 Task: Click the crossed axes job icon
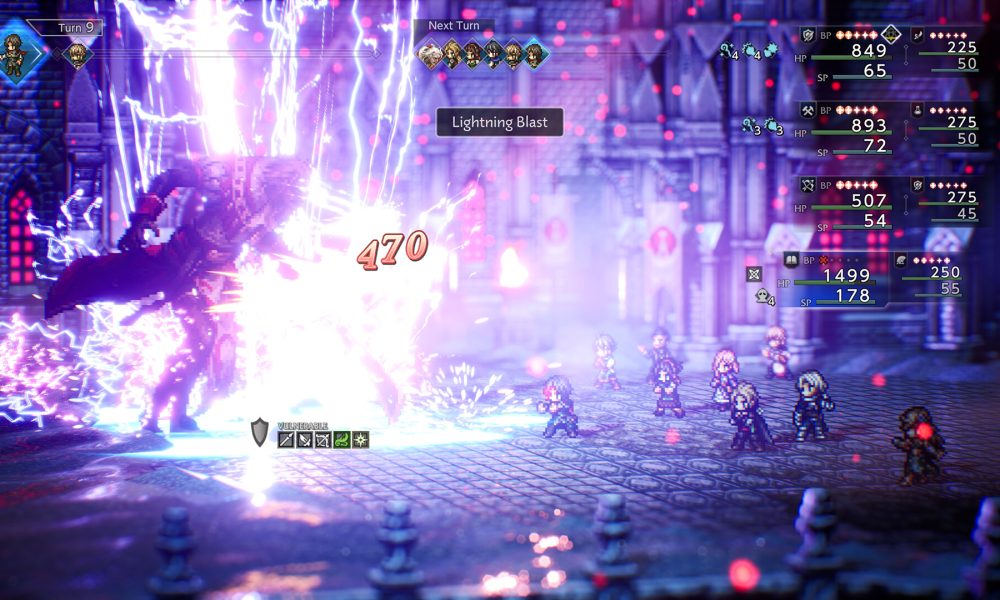tap(808, 111)
